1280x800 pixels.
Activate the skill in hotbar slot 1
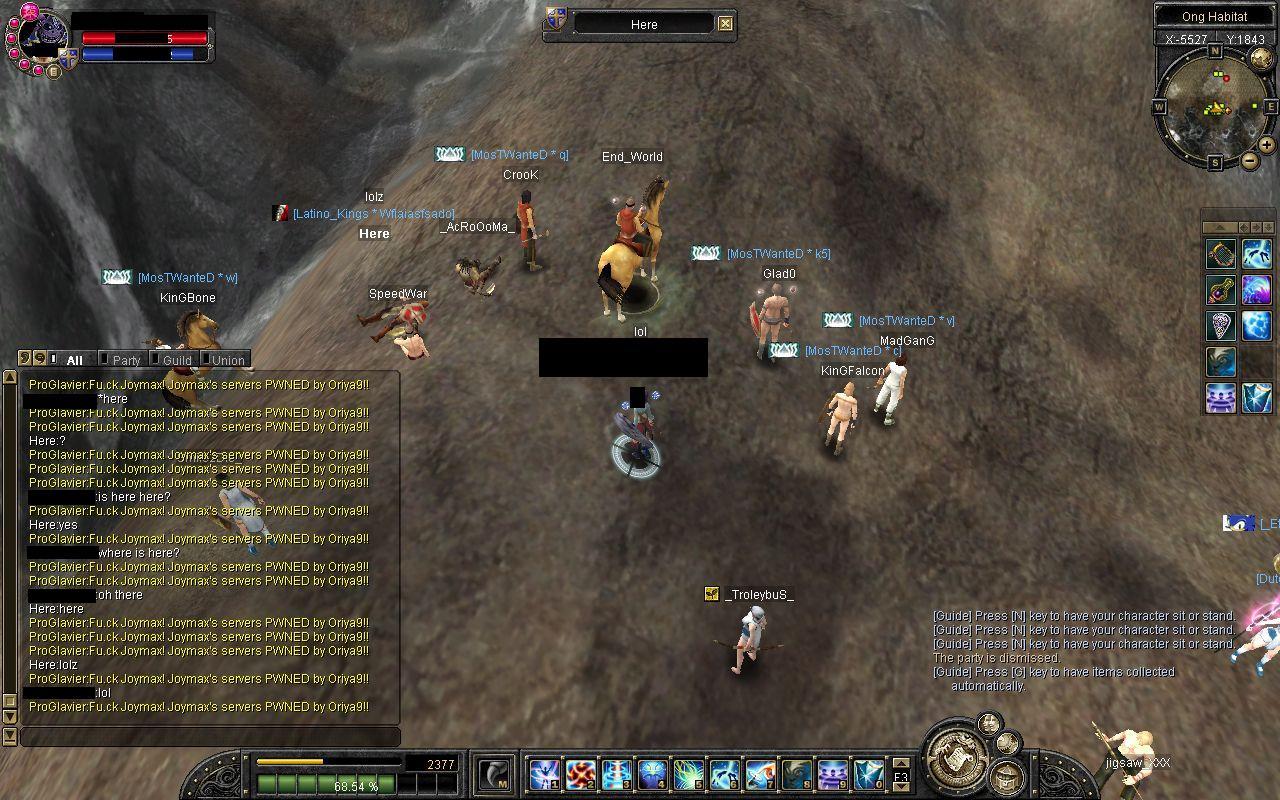click(x=544, y=774)
